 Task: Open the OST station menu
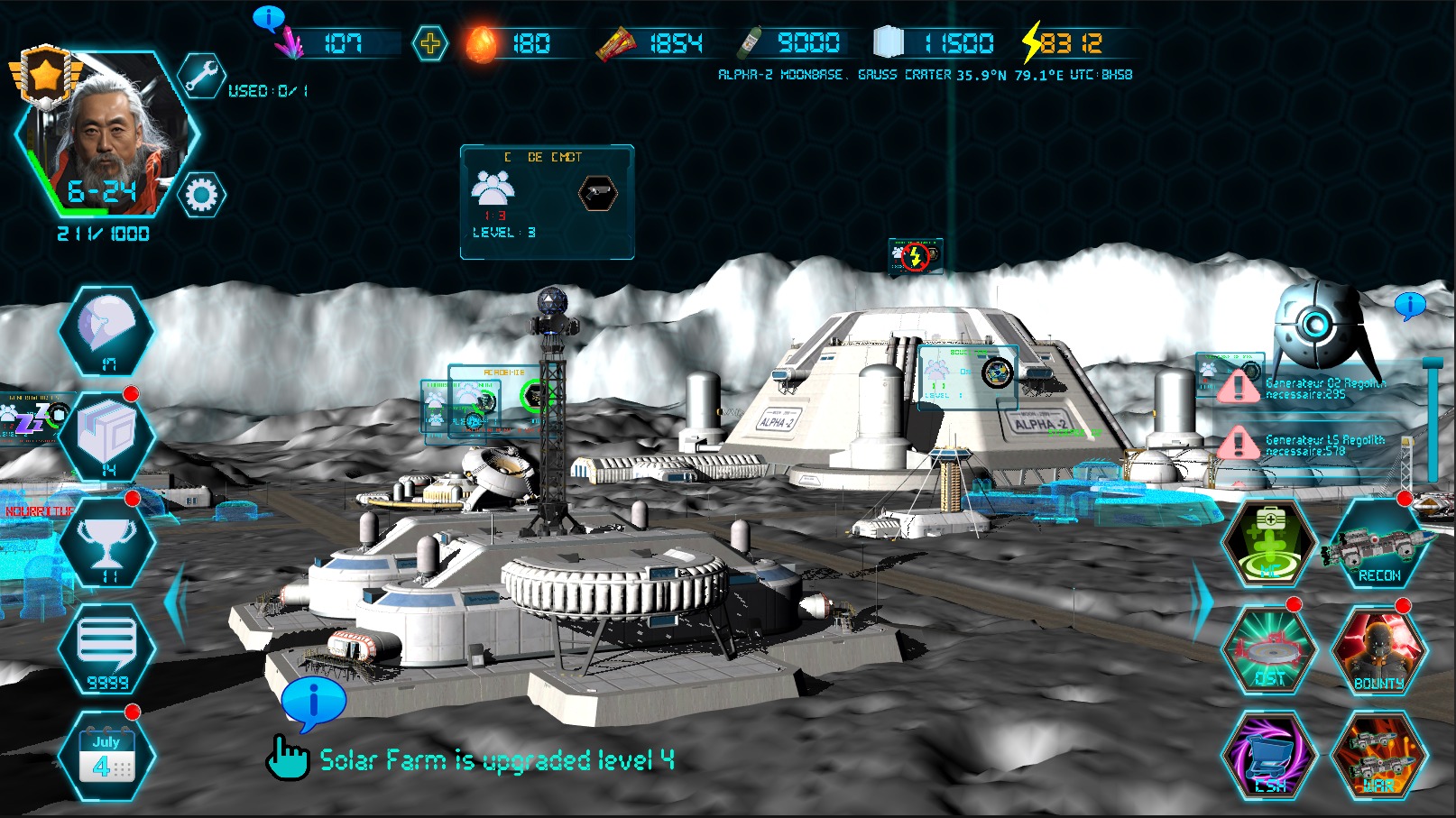(1268, 649)
